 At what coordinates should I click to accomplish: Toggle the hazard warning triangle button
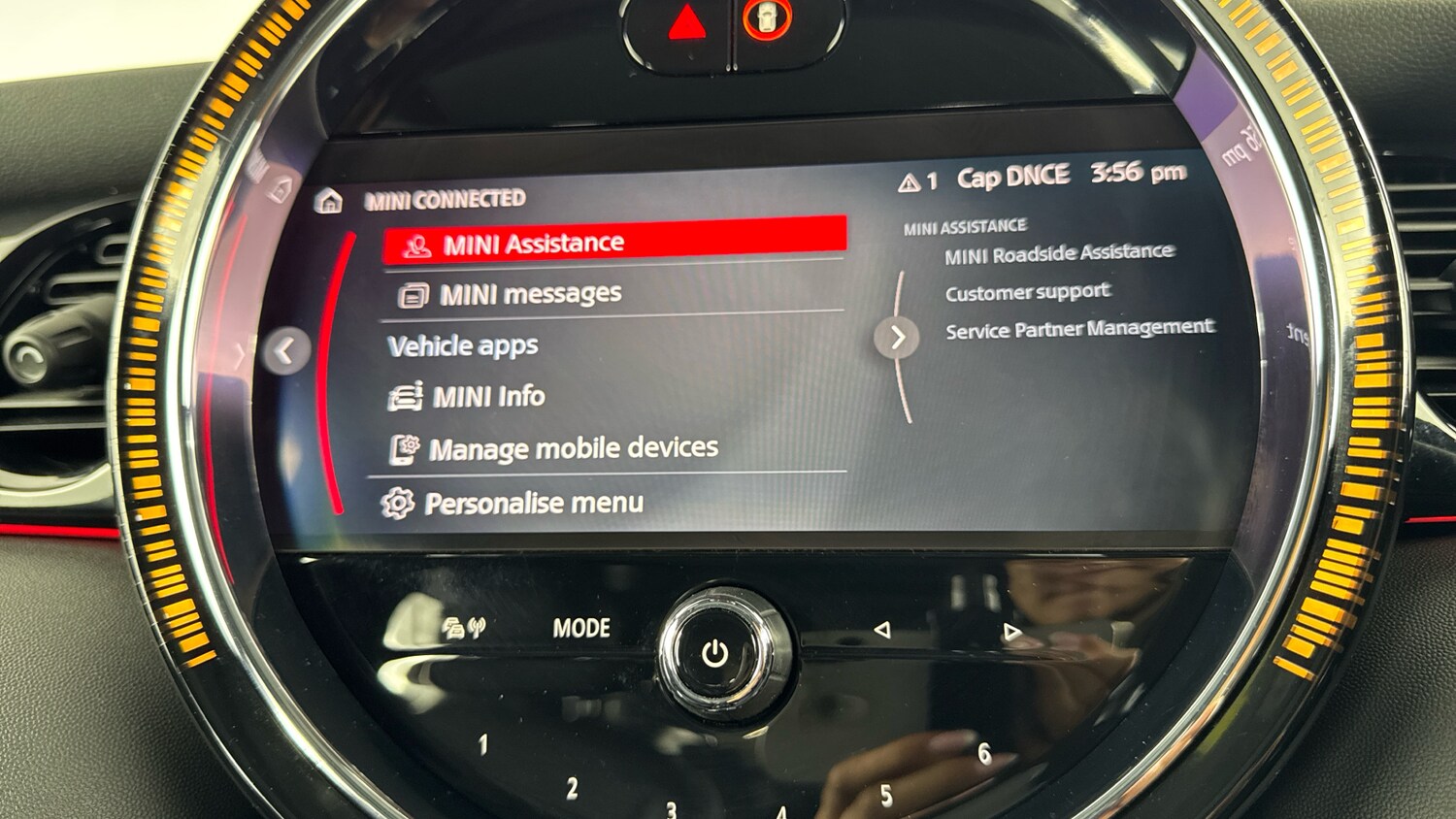(x=685, y=19)
